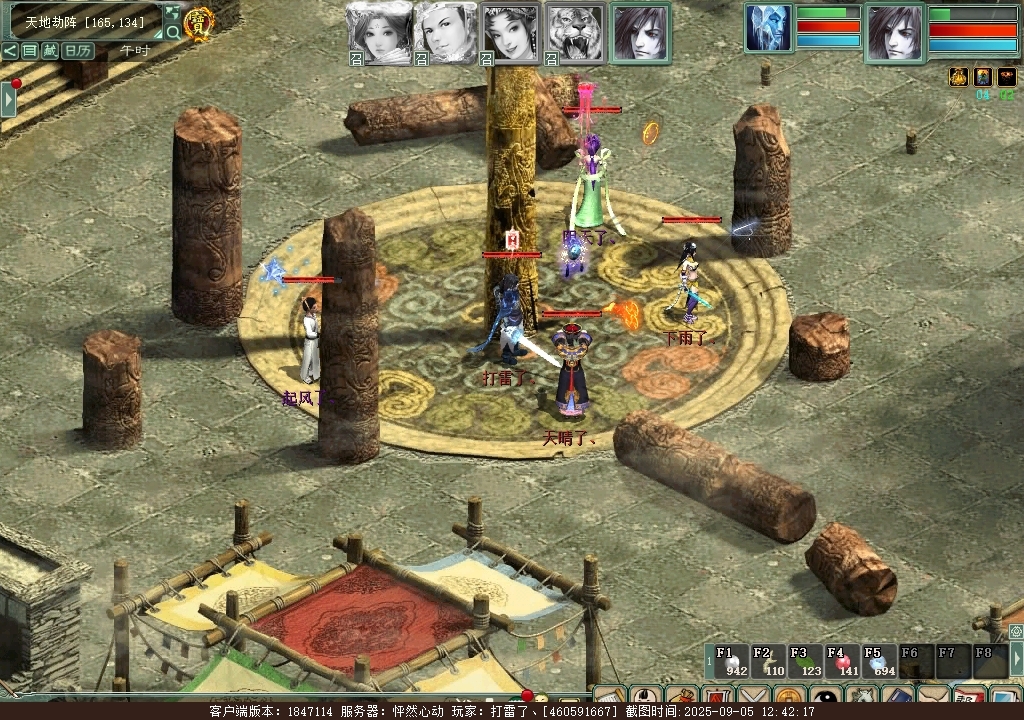Select the blue ice-faced pet portrait
This screenshot has height=720, width=1024.
[768, 28]
